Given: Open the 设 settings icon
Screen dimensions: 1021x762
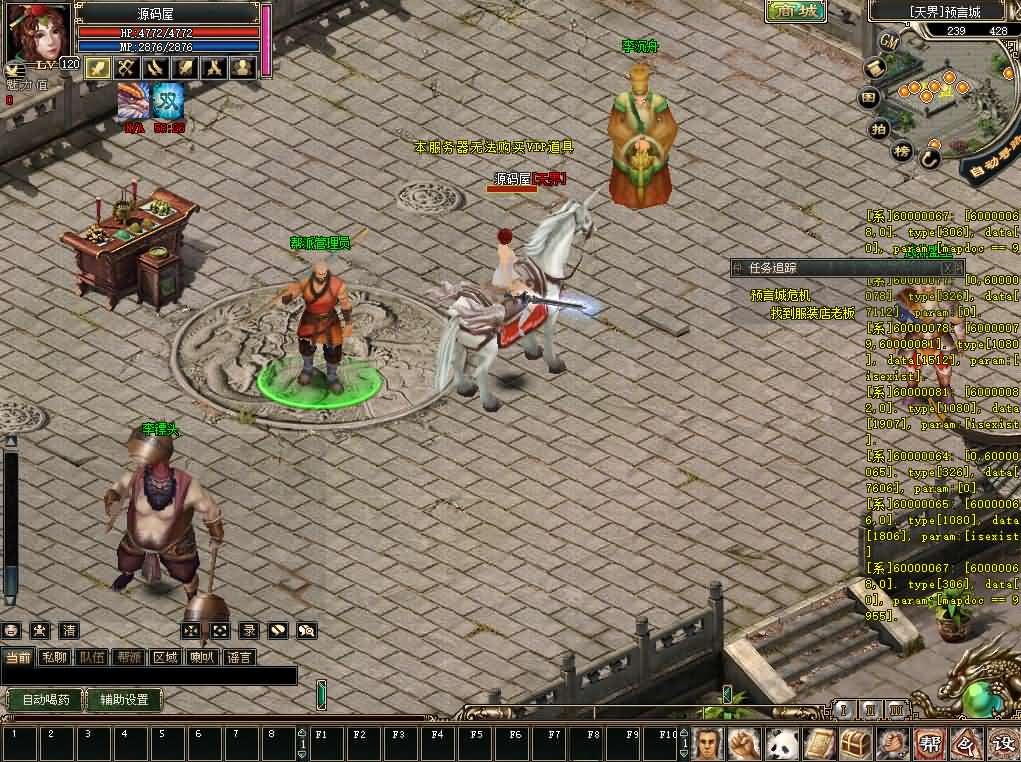Looking at the screenshot, I should pyautogui.click(x=1002, y=744).
